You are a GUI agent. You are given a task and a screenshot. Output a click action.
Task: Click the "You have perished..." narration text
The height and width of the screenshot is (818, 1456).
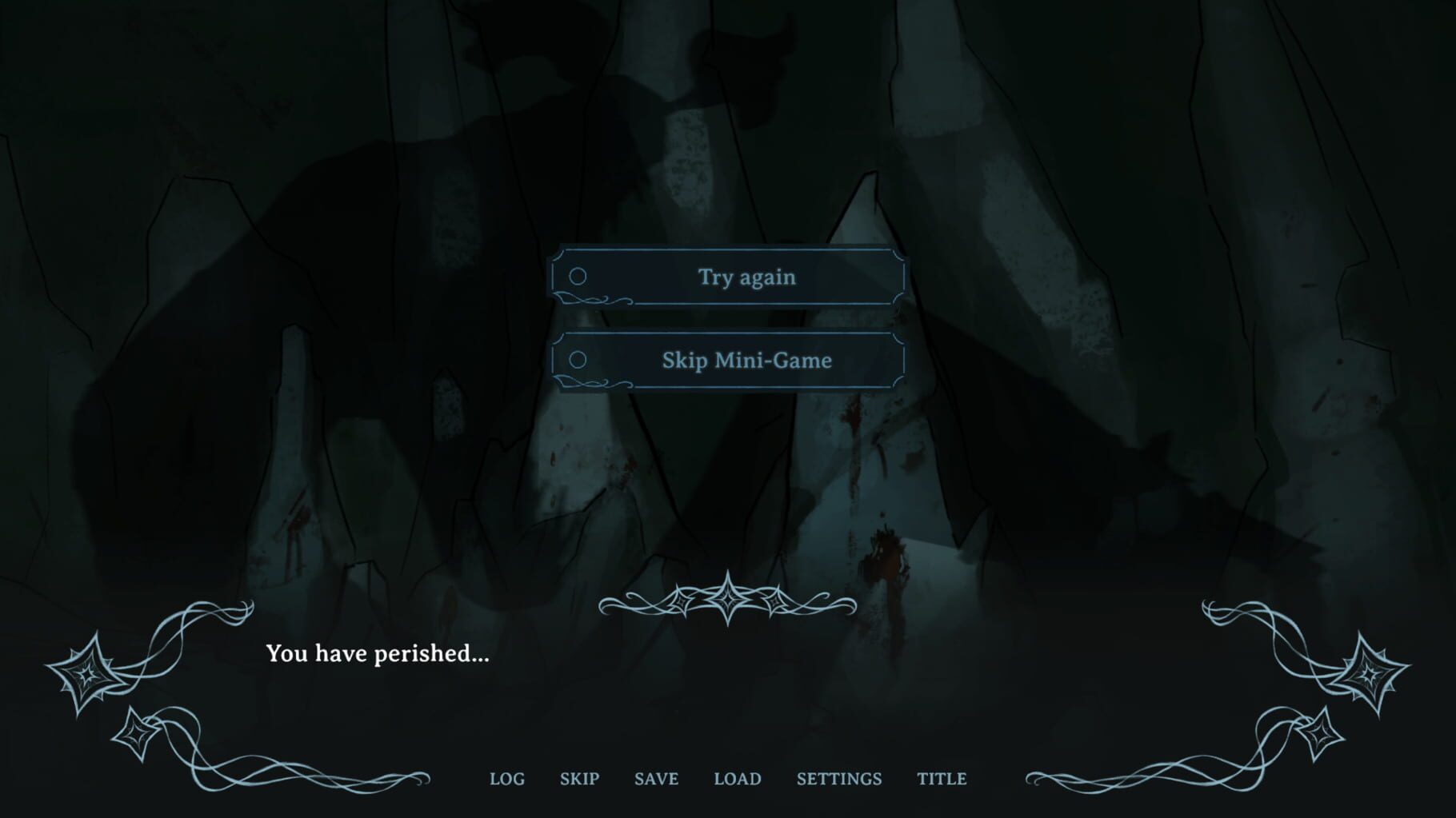pos(377,655)
